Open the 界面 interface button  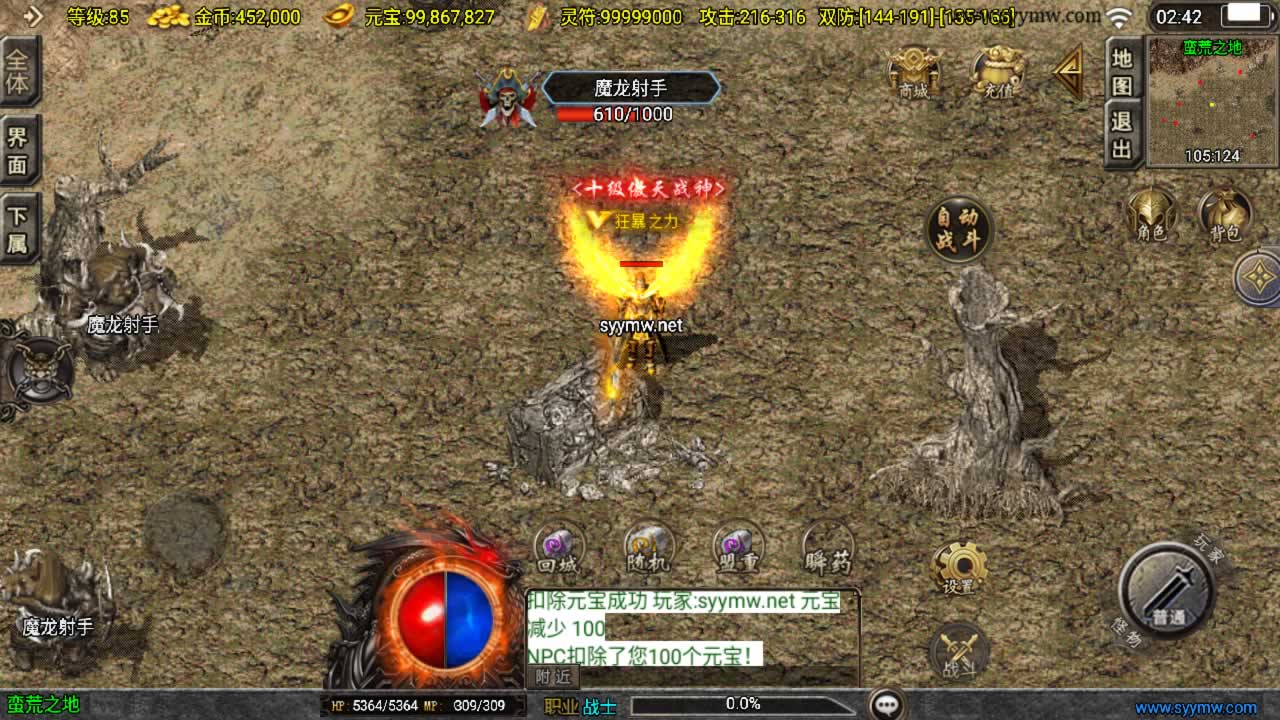pyautogui.click(x=18, y=150)
